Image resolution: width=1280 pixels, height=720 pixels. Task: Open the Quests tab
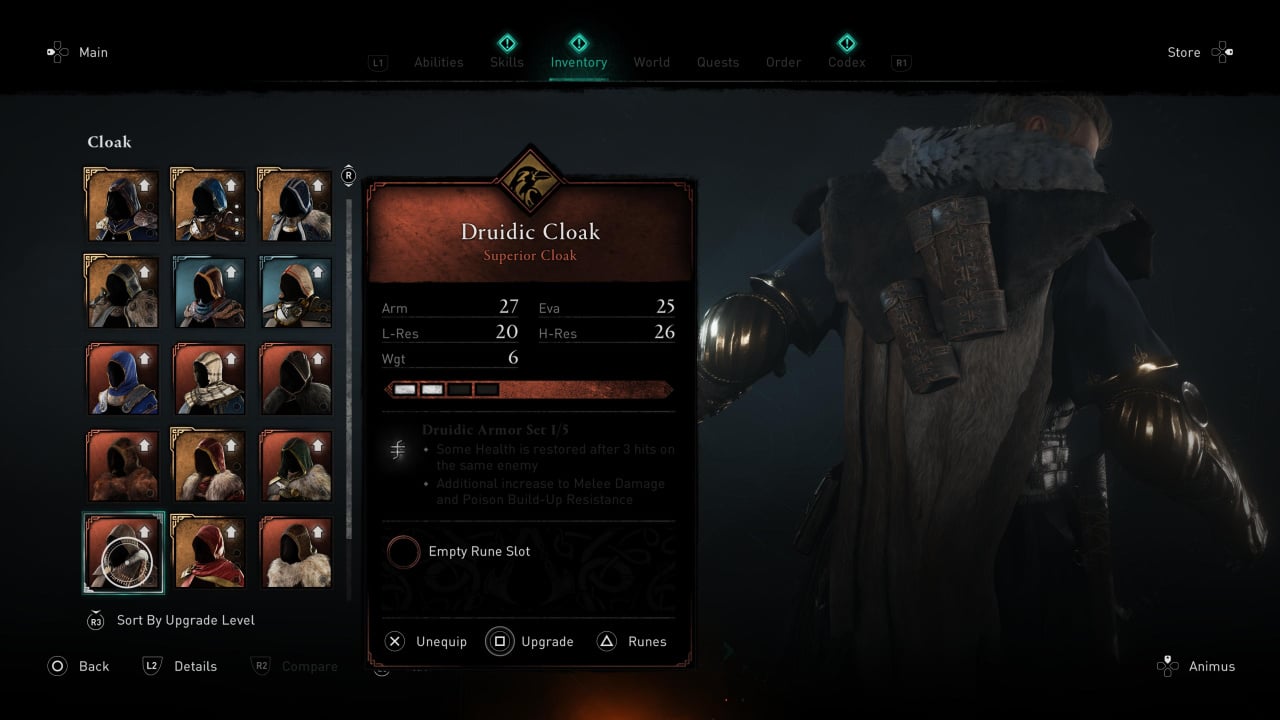tap(718, 62)
